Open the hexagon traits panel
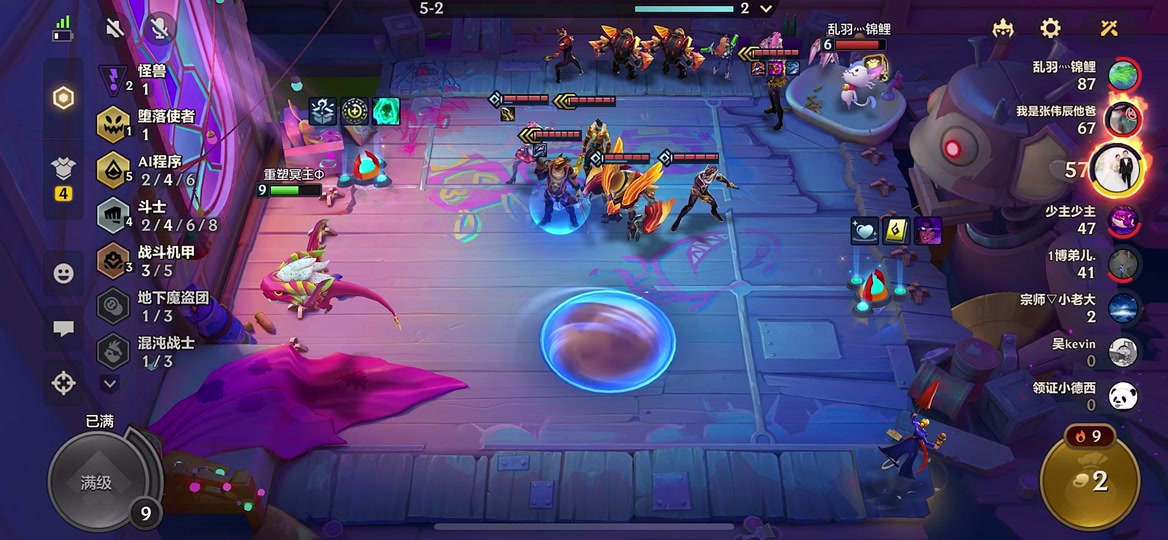Screen dimensions: 1168x540 63,98
